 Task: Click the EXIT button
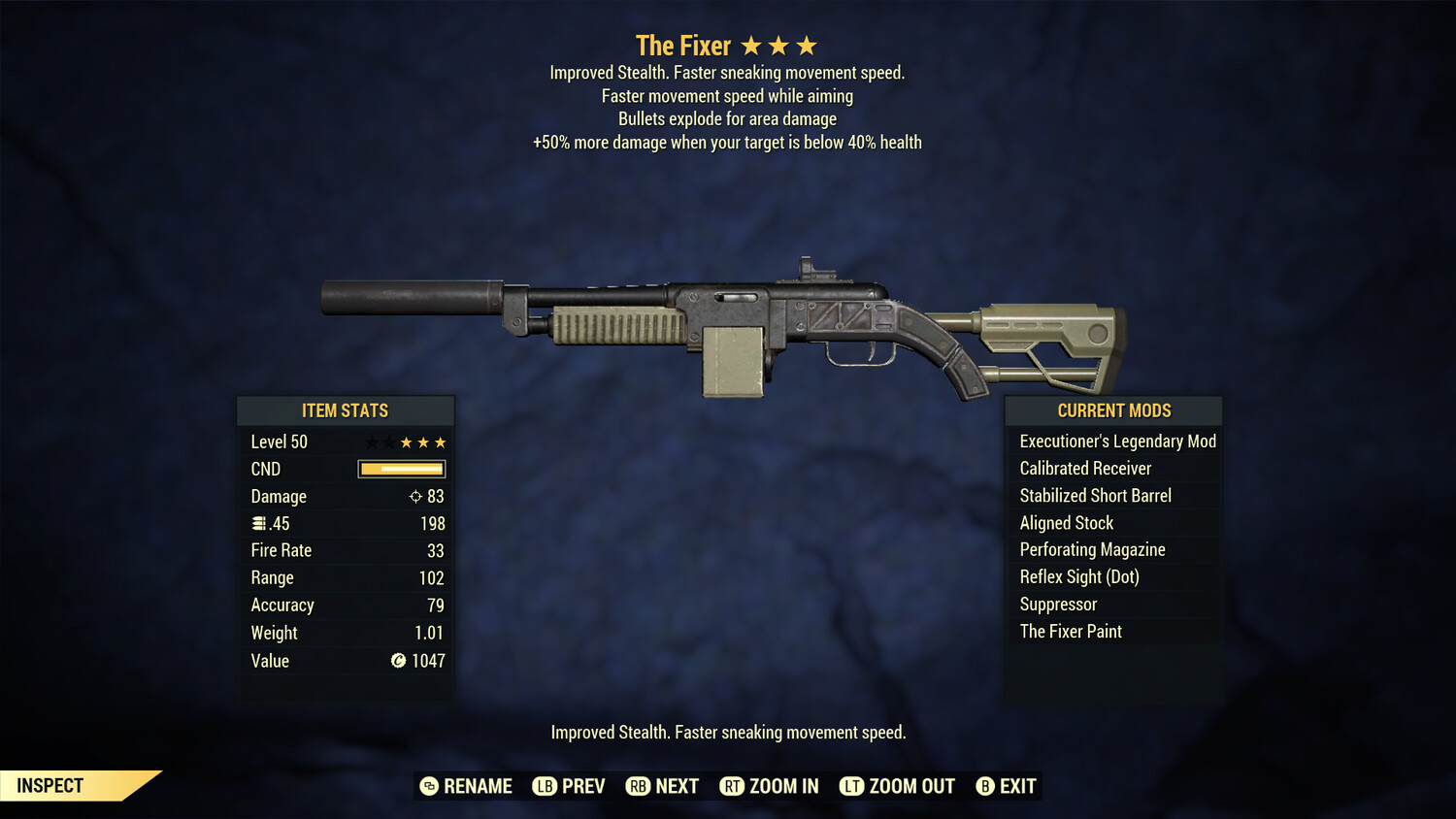pyautogui.click(x=1017, y=786)
